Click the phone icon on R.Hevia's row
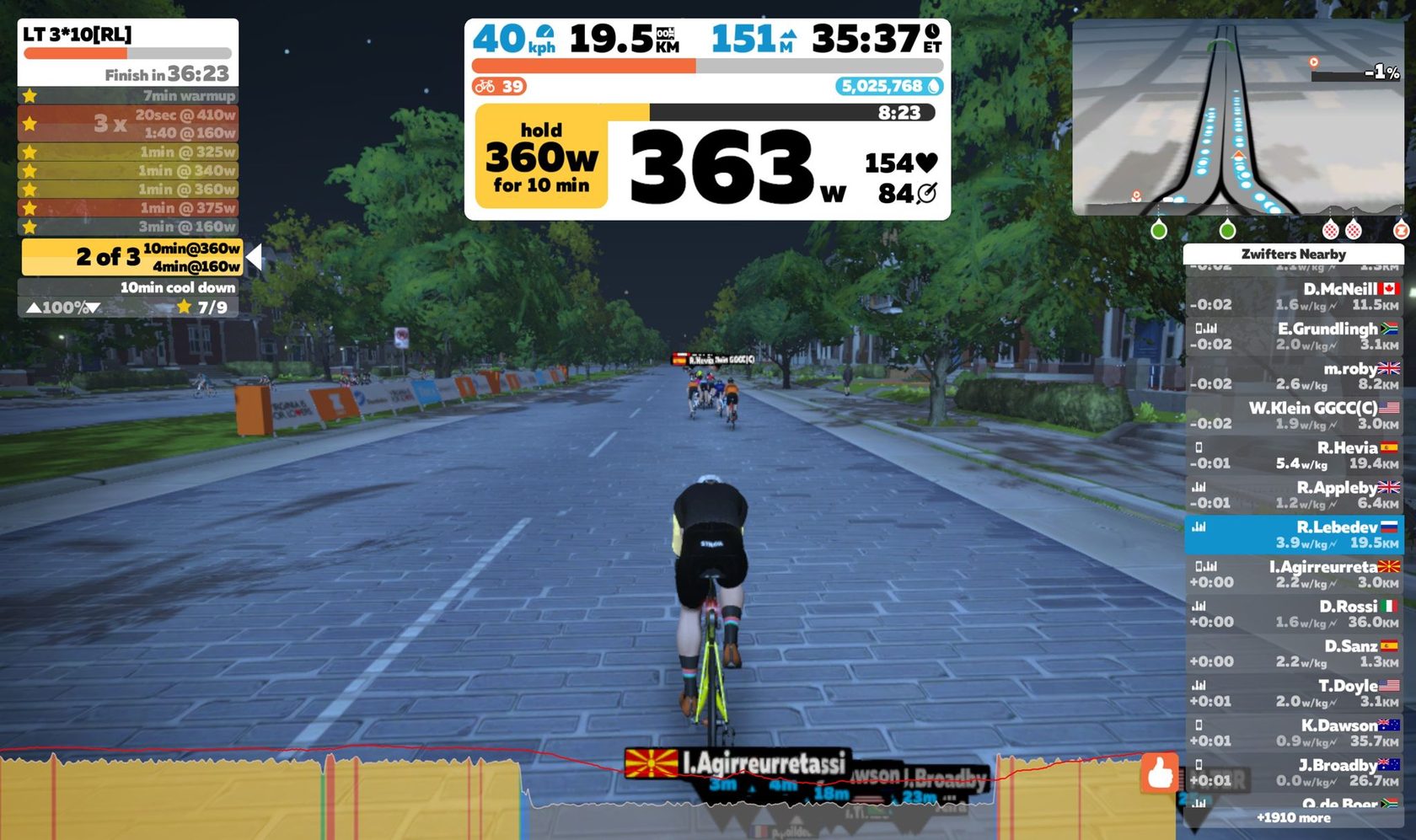This screenshot has height=840, width=1416. click(1200, 447)
